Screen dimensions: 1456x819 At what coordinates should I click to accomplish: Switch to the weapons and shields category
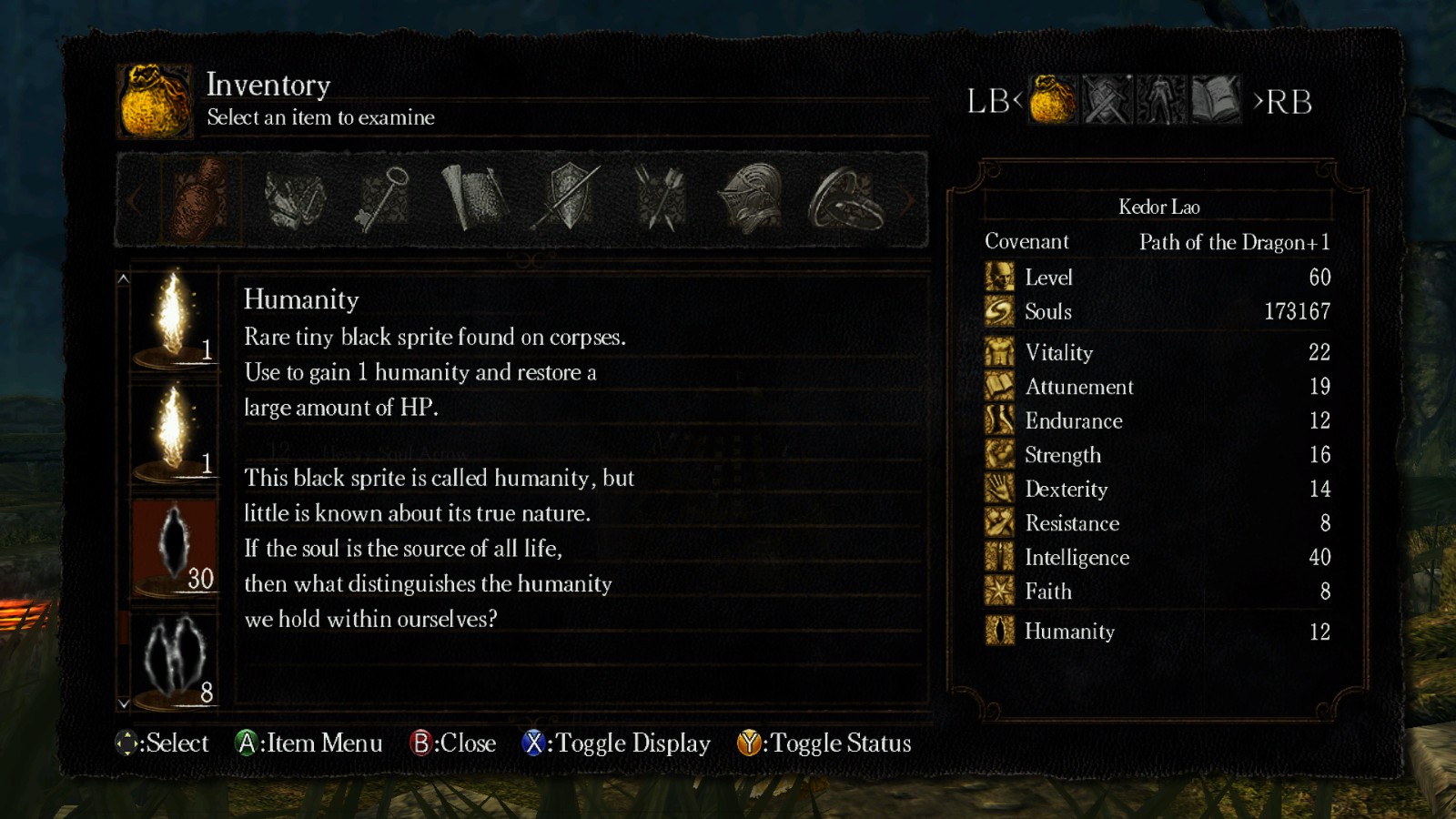568,199
